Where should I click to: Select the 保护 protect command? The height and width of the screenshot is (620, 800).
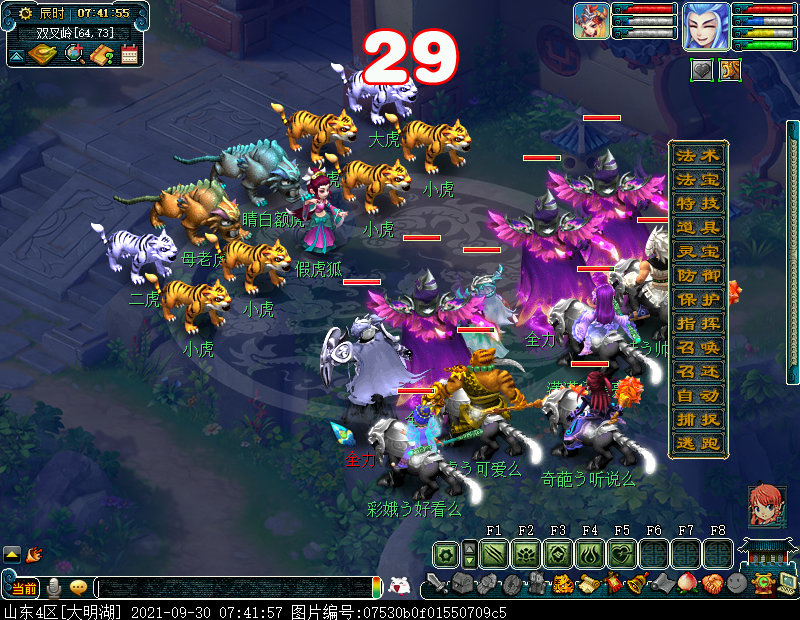click(699, 300)
